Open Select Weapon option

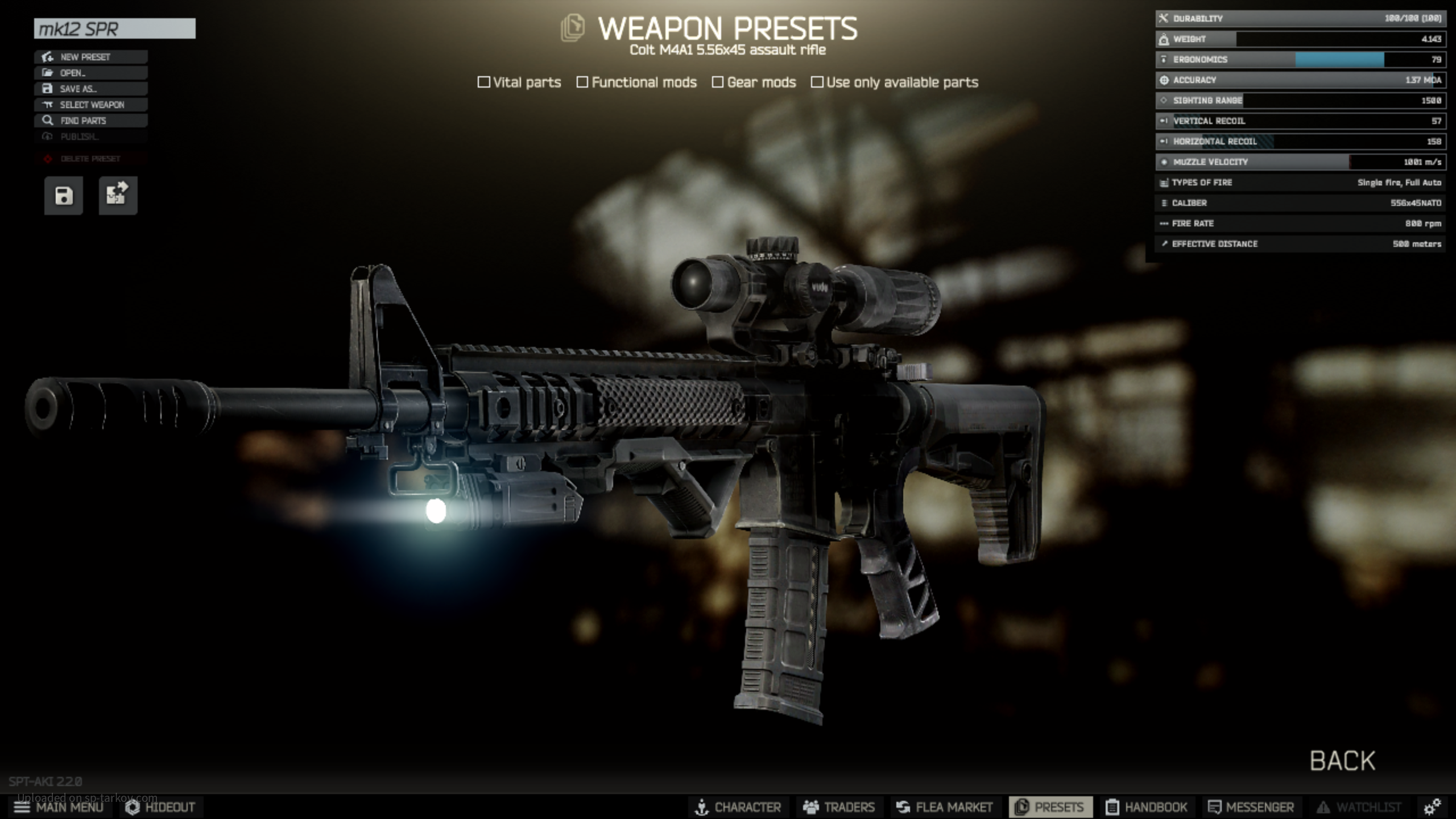[x=91, y=105]
